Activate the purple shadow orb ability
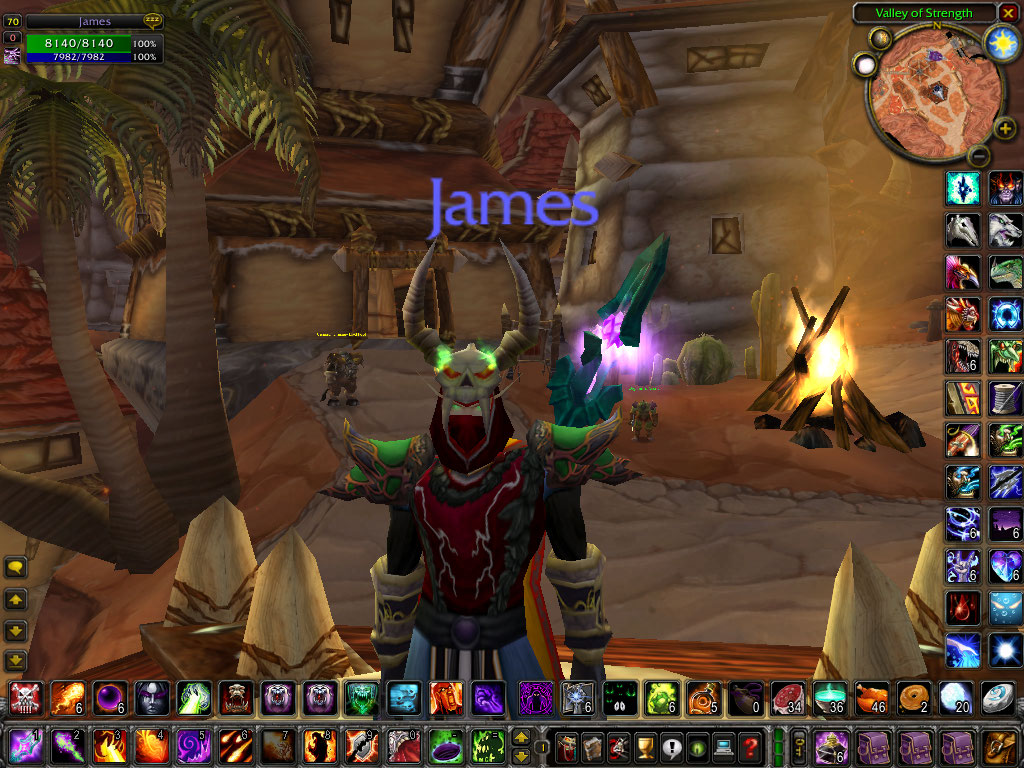This screenshot has height=768, width=1024. [x=109, y=696]
